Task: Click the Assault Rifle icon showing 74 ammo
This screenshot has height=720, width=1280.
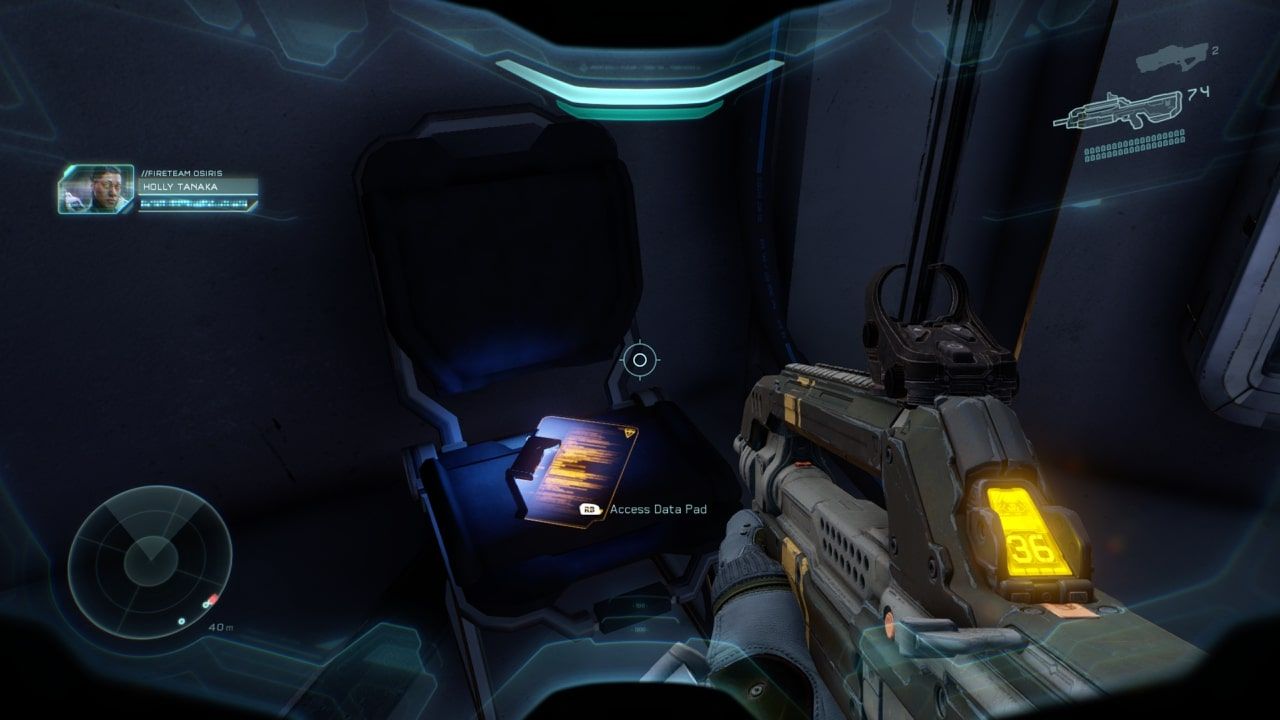Action: tap(1120, 108)
